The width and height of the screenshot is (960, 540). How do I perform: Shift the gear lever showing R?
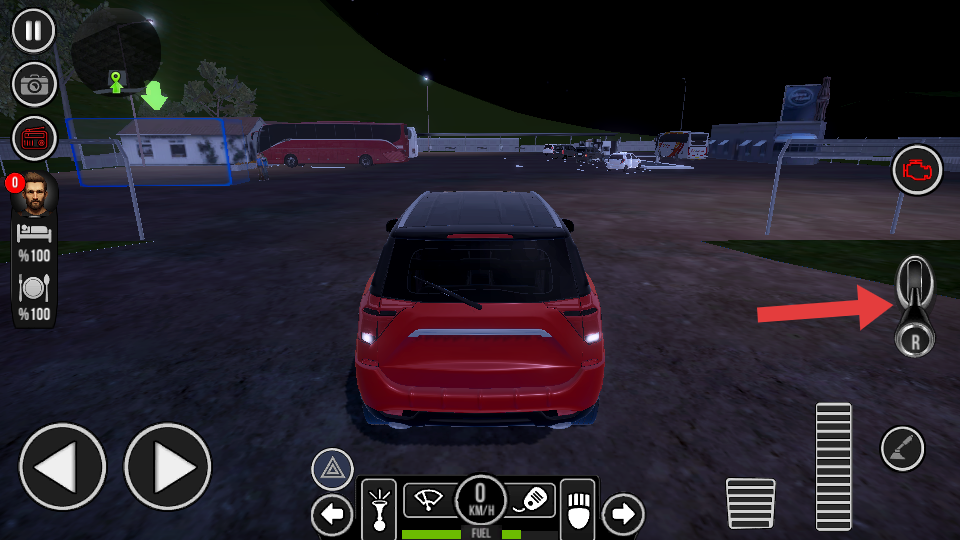click(x=915, y=305)
